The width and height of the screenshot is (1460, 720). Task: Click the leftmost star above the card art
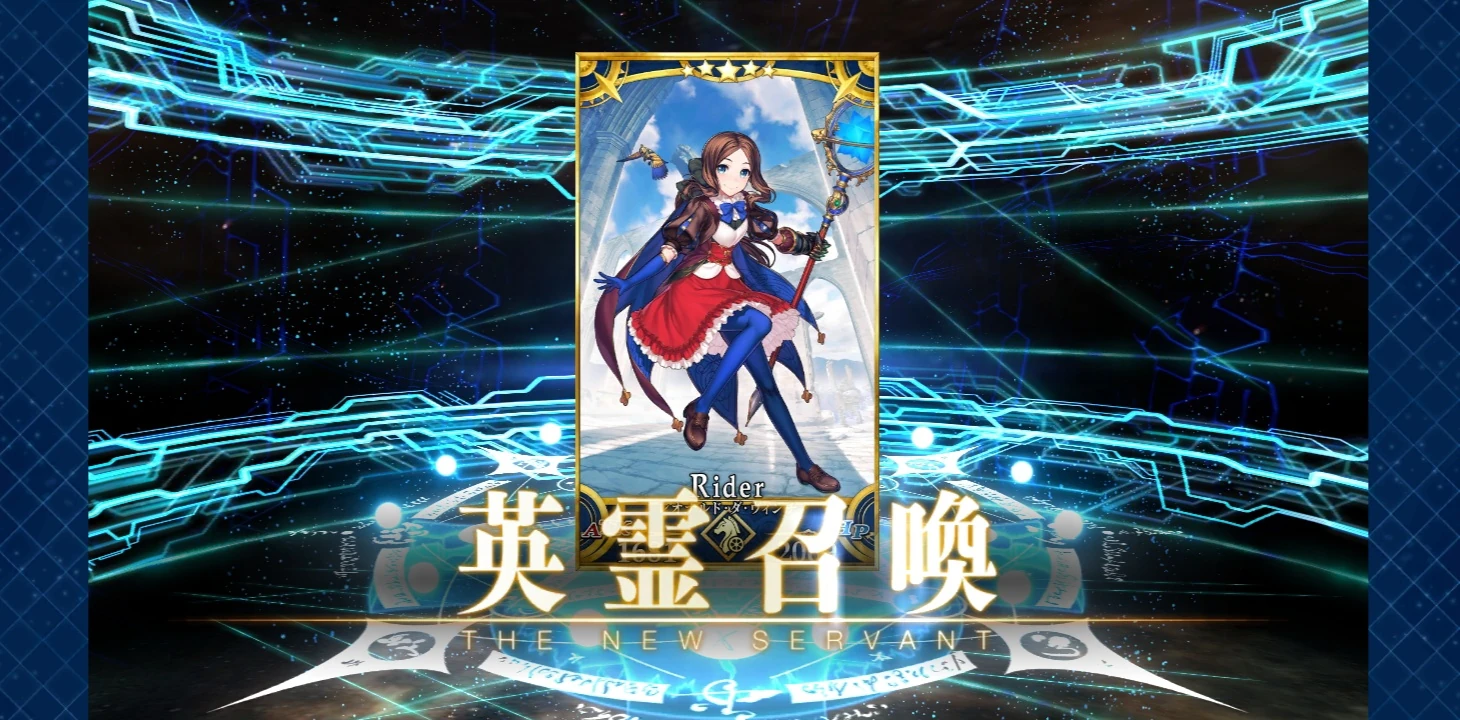(x=687, y=69)
